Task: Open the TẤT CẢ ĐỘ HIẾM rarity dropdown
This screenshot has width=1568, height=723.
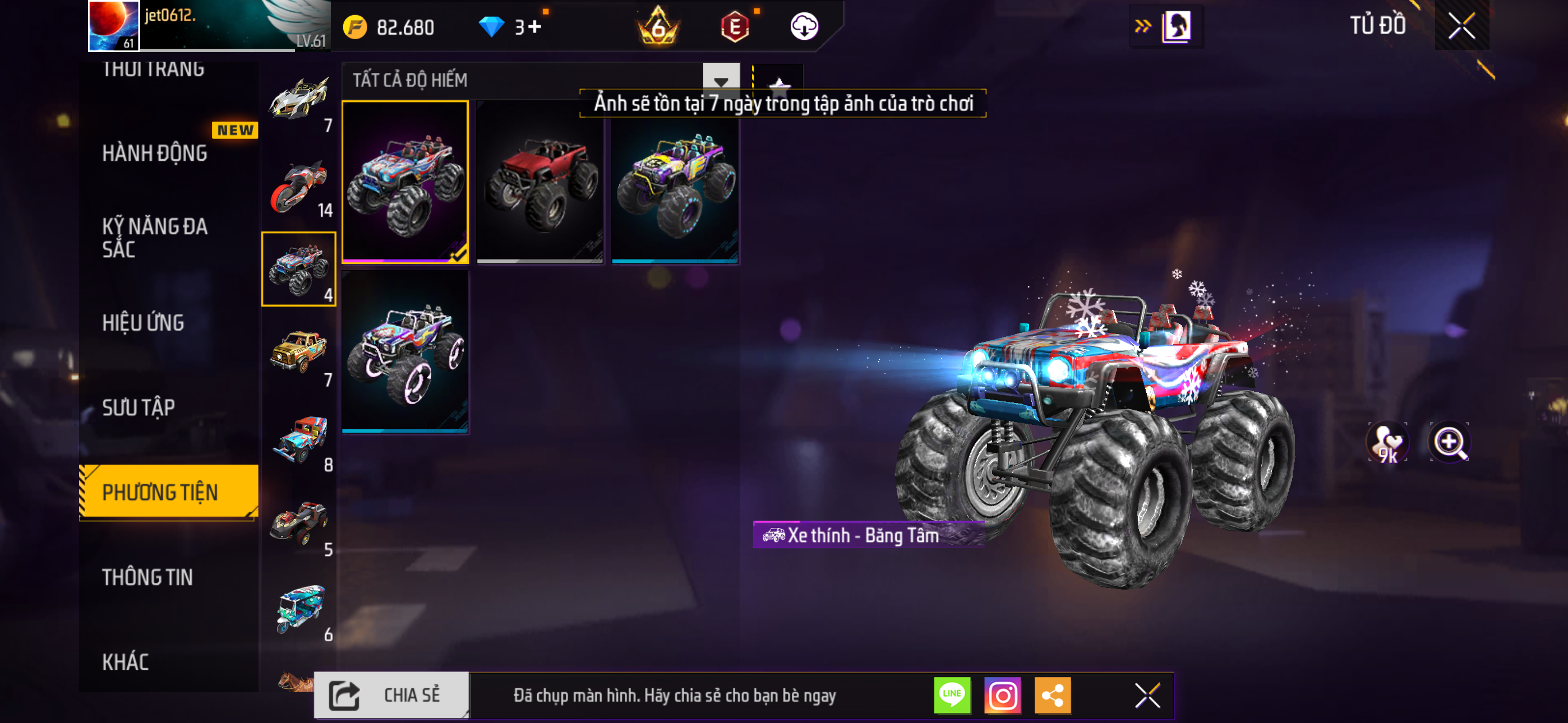Action: pos(721,80)
